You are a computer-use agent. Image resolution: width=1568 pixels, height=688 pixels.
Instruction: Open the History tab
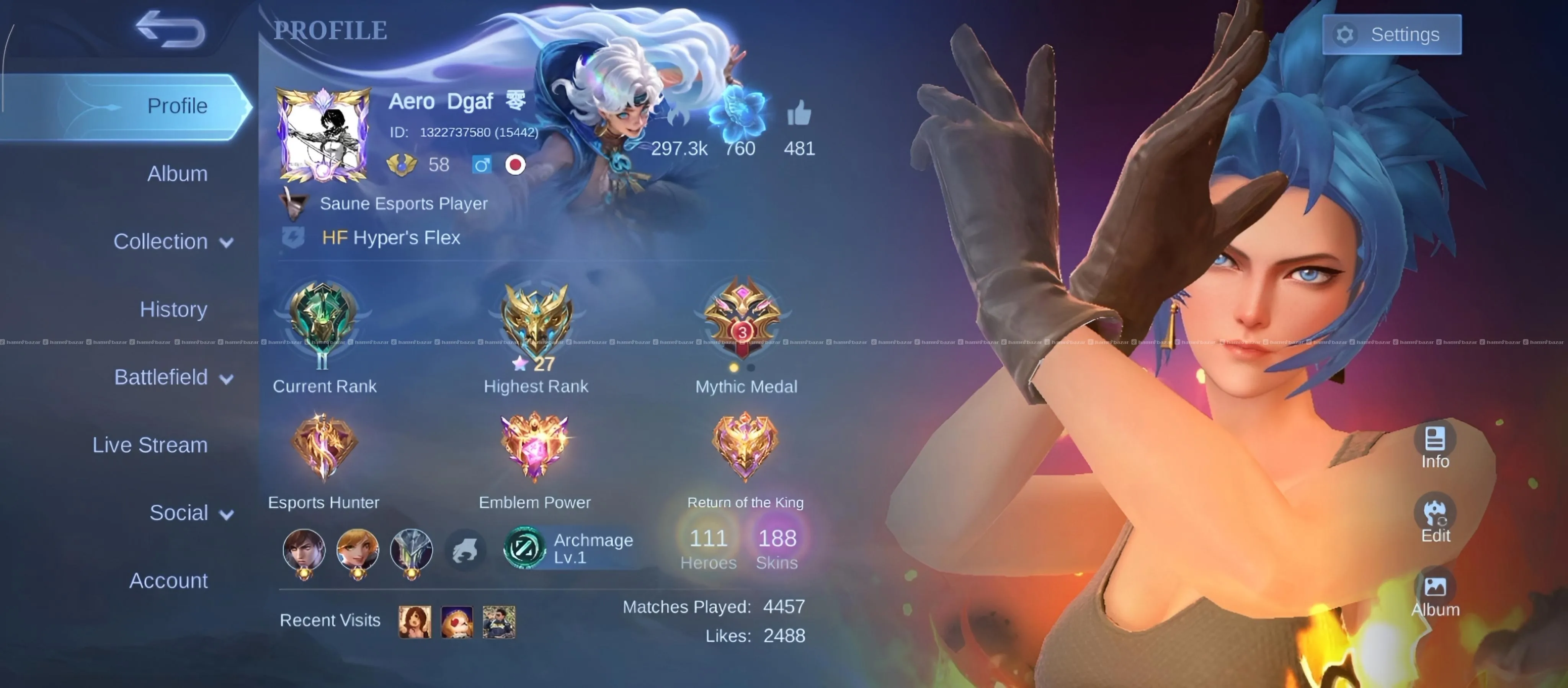coord(173,310)
